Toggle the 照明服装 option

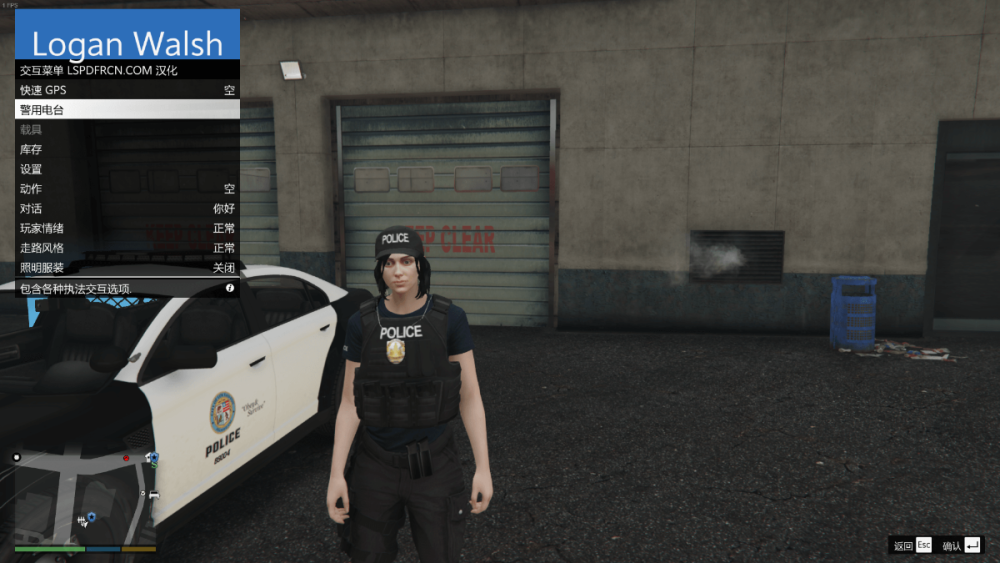click(127, 268)
